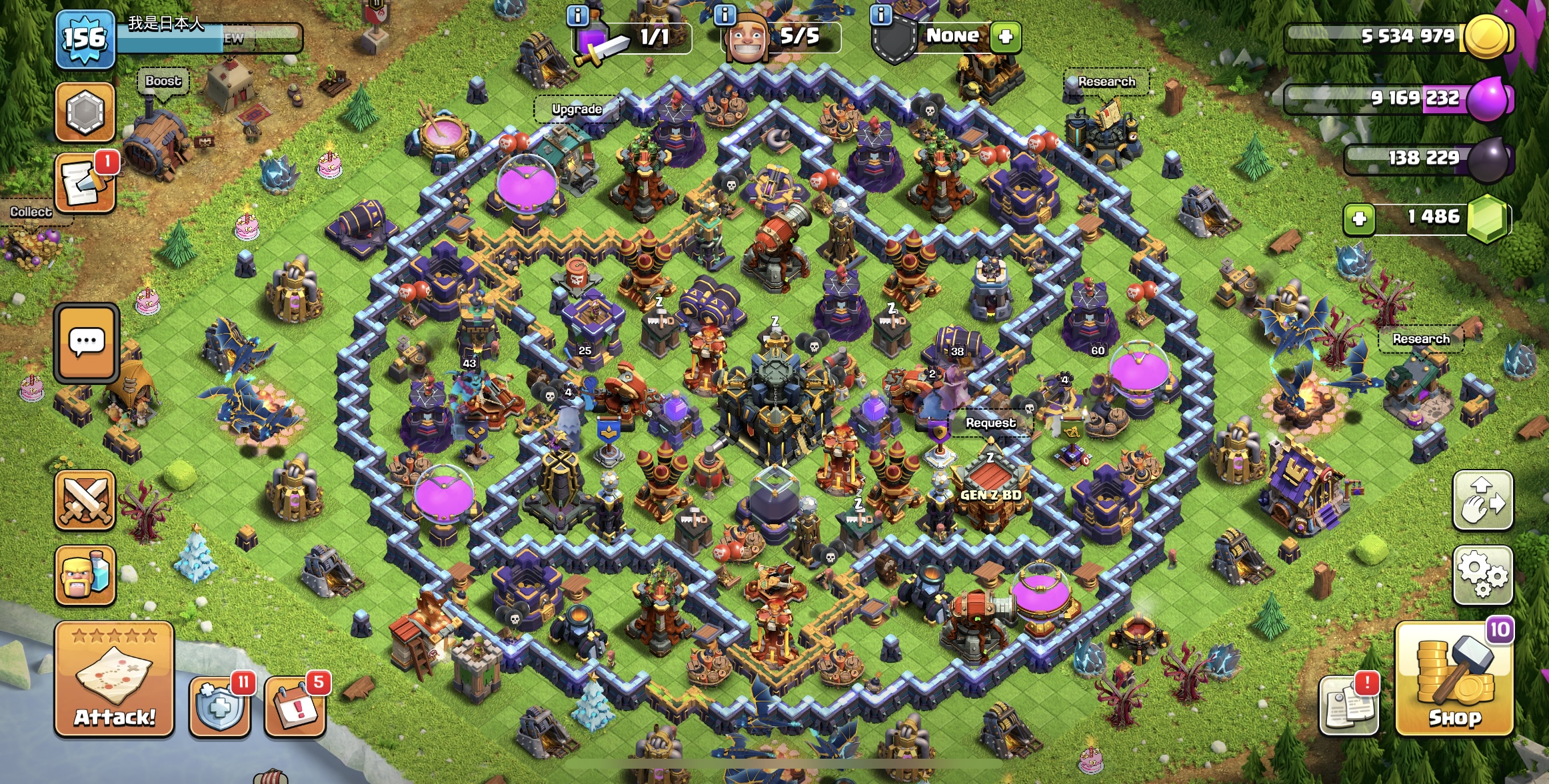Open the news scroll with notification
This screenshot has height=784, width=1549.
[85, 184]
